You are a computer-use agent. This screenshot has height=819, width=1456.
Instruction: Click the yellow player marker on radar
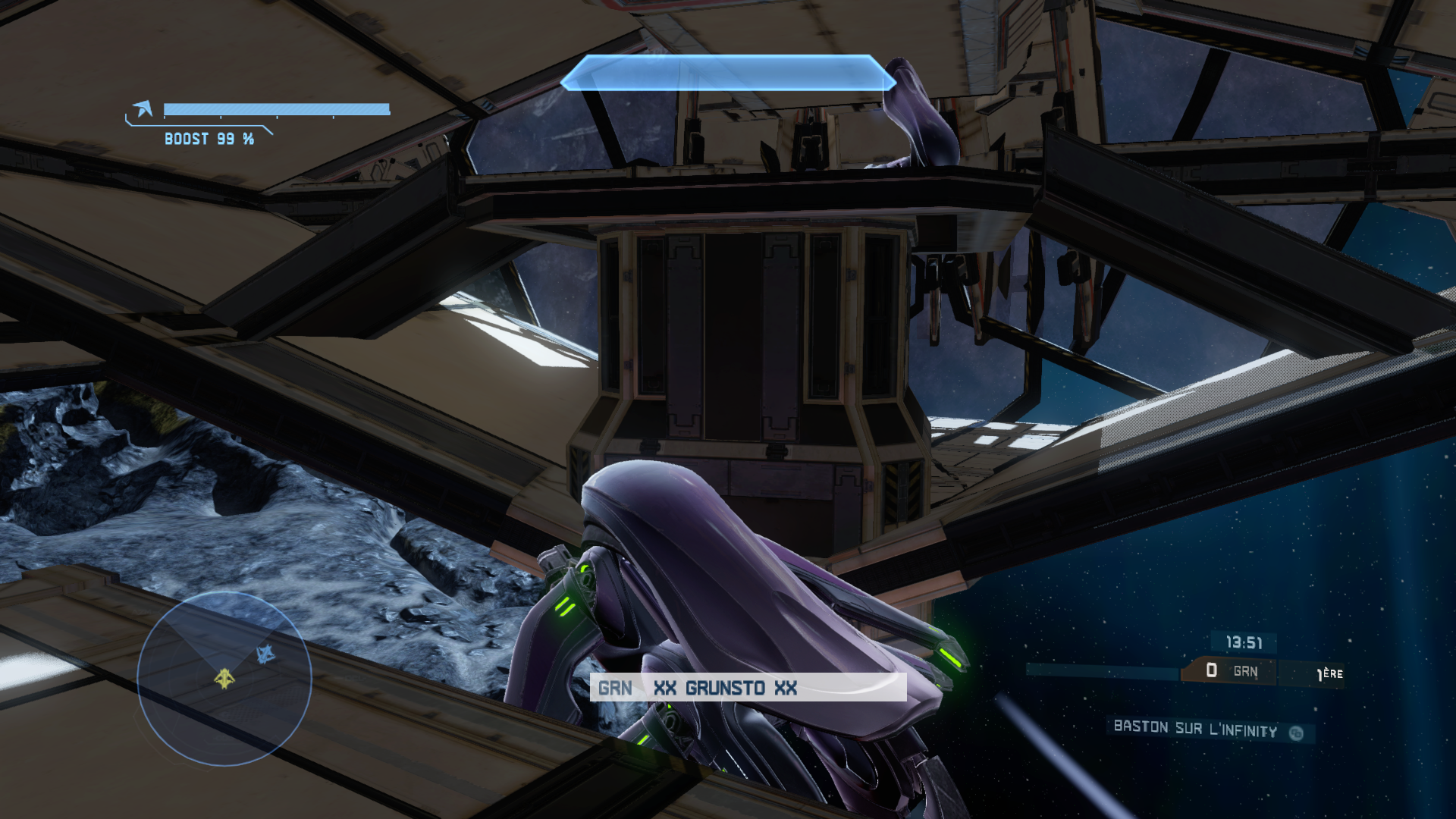click(x=224, y=678)
